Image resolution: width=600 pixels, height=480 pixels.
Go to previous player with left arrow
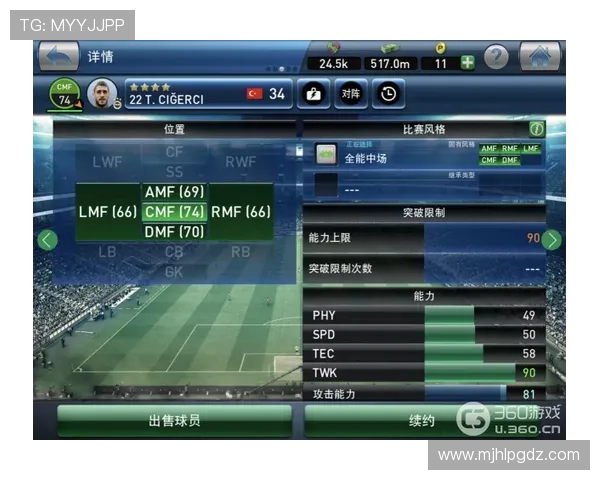[x=46, y=240]
